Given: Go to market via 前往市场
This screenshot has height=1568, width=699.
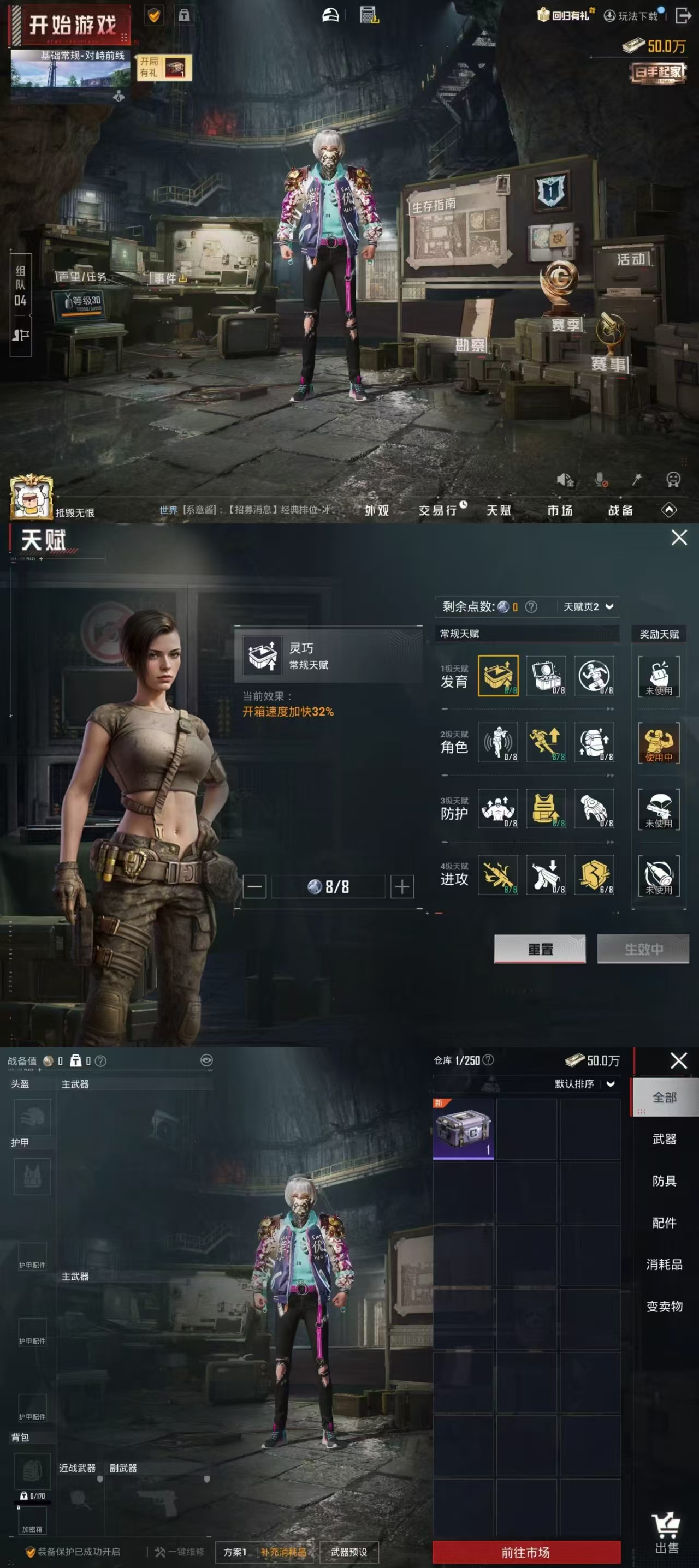Looking at the screenshot, I should click(x=526, y=1552).
